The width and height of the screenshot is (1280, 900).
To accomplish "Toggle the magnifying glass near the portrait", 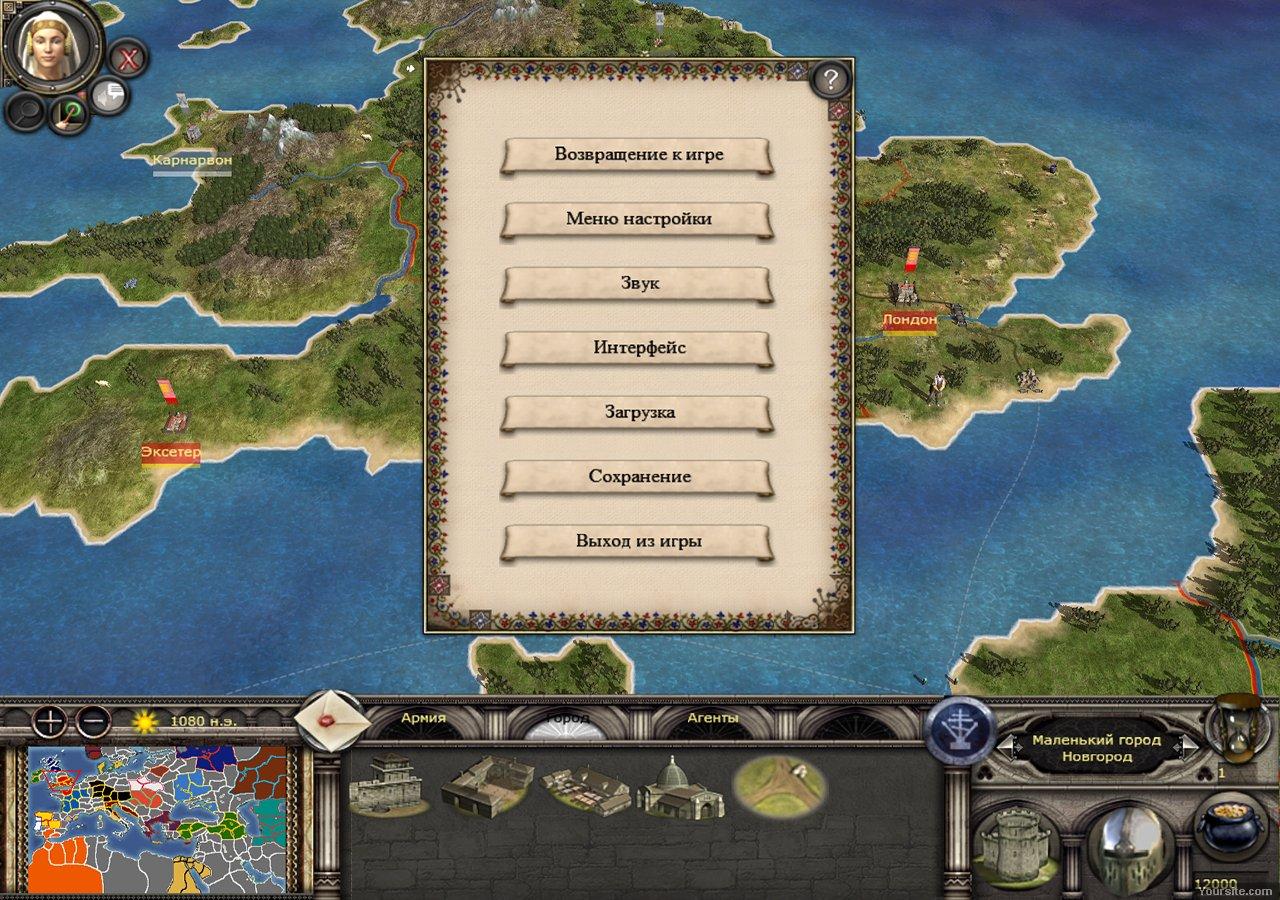I will [23, 113].
